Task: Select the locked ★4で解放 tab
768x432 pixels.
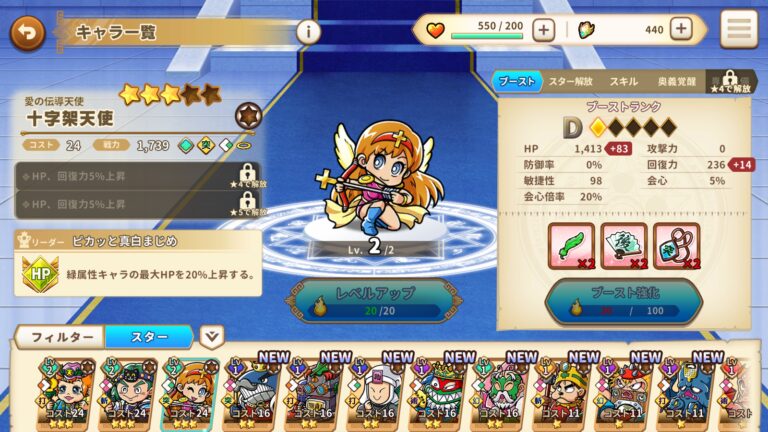Action: click(x=729, y=81)
